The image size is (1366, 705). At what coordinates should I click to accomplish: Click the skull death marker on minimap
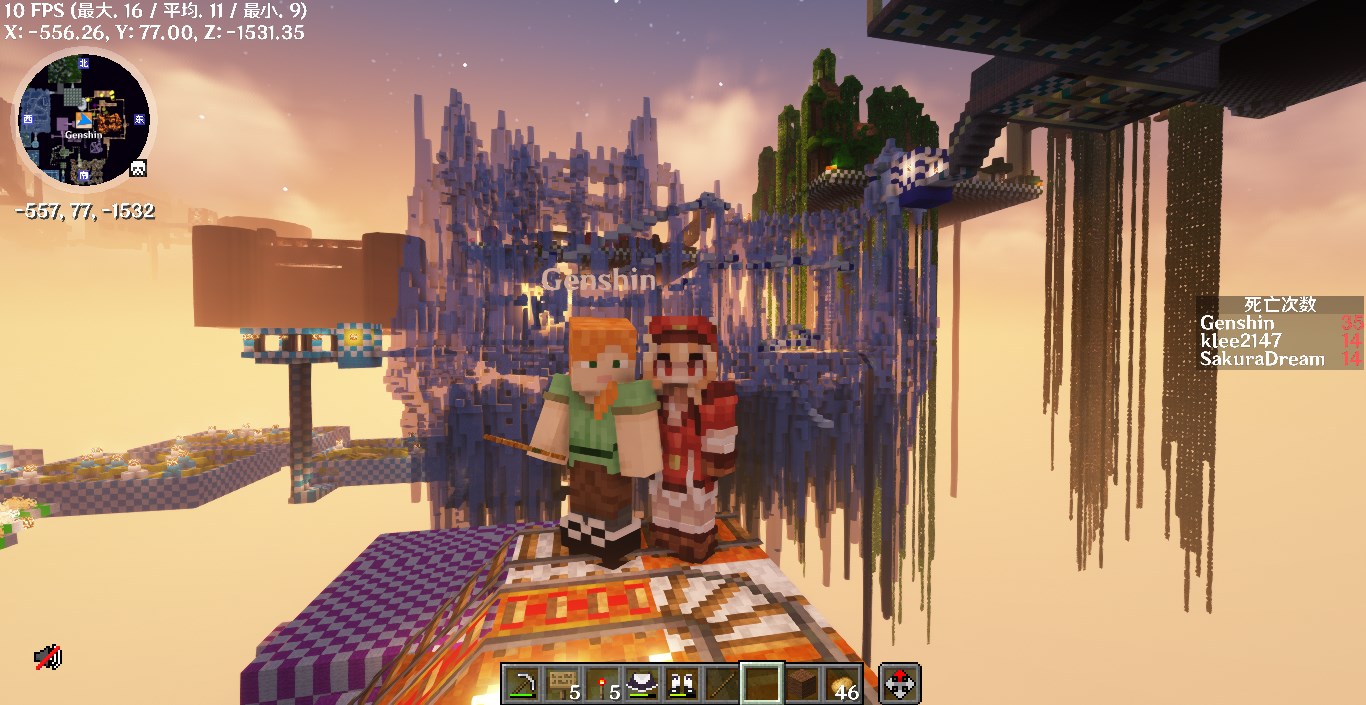tap(138, 168)
